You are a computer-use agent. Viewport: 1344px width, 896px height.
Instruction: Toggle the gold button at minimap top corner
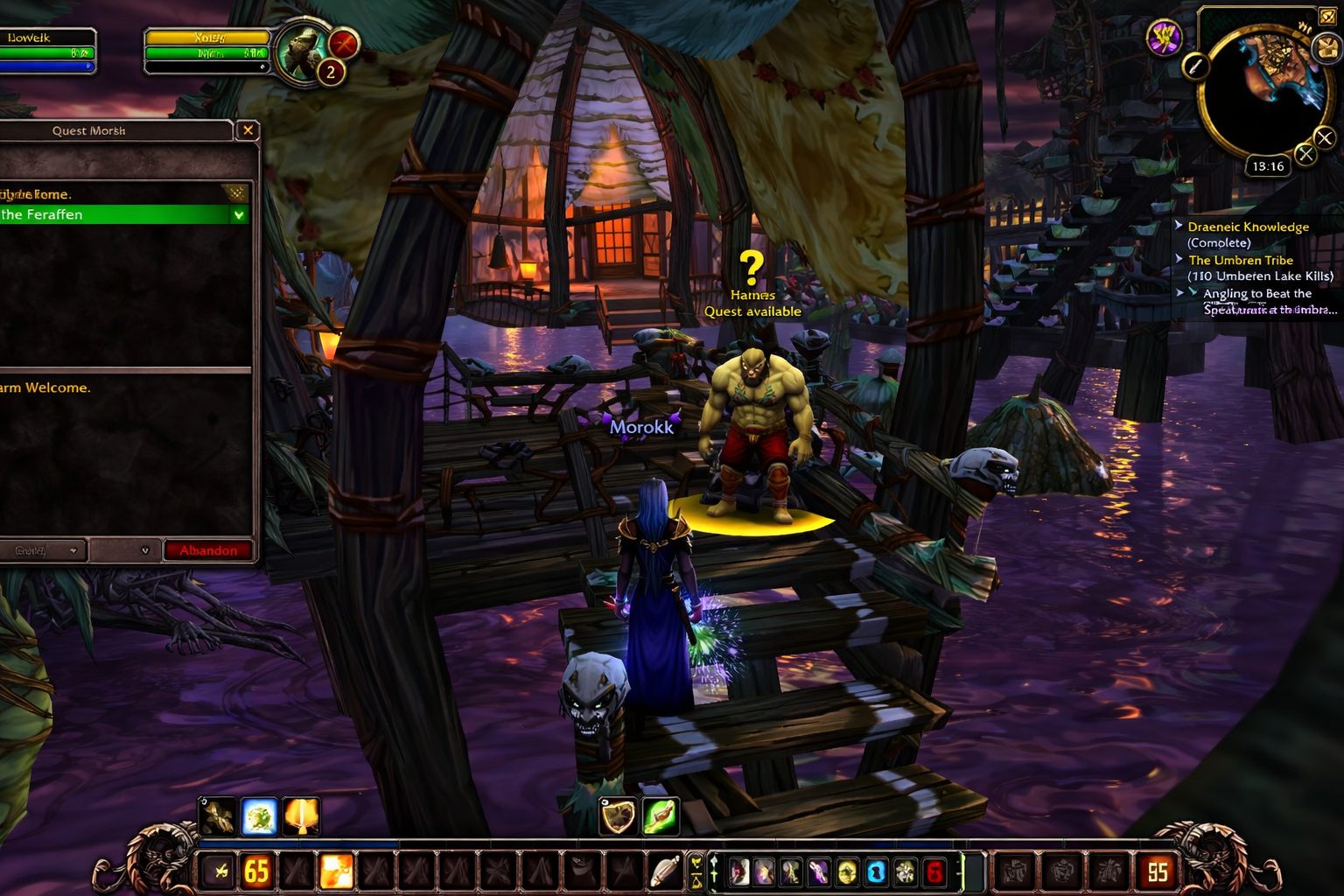(x=1327, y=18)
